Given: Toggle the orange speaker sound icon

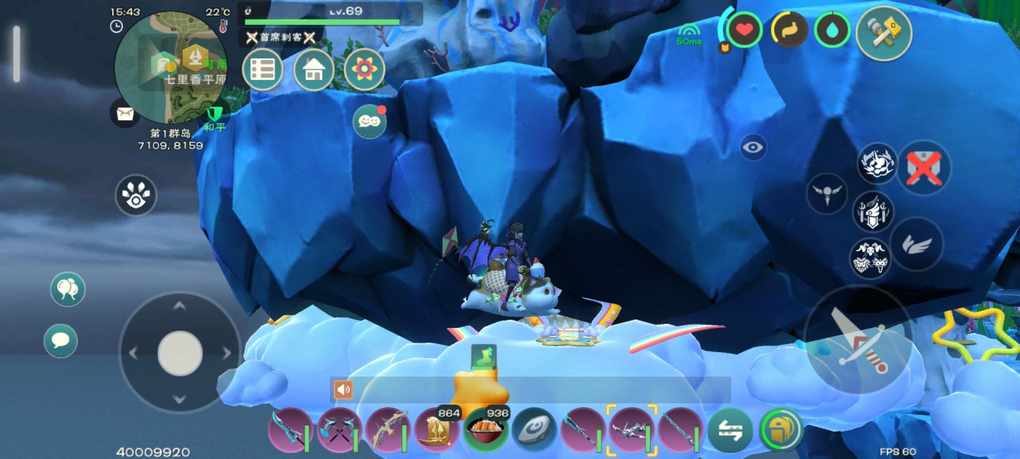Looking at the screenshot, I should click(x=343, y=390).
